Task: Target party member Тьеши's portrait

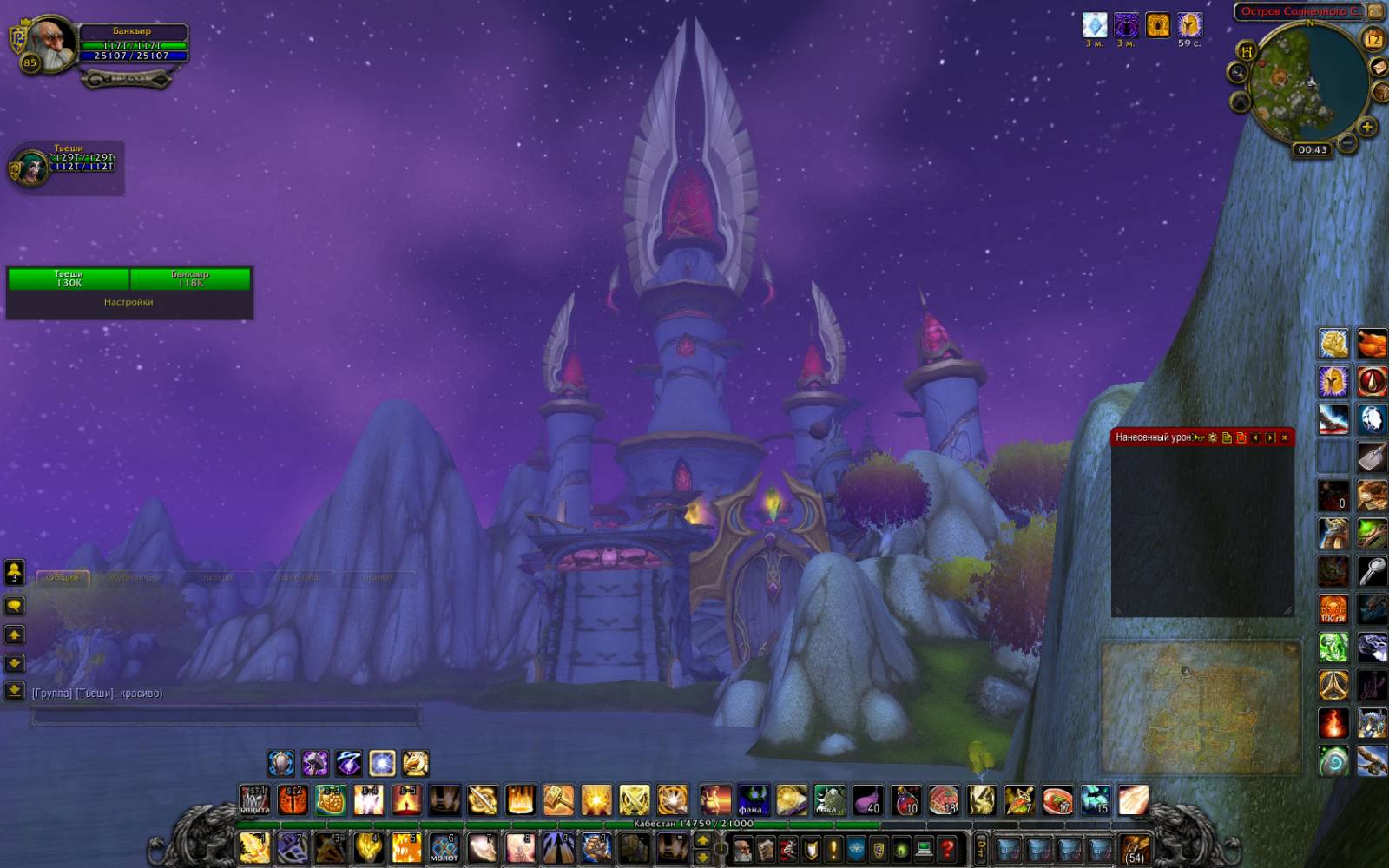Action: [x=30, y=168]
